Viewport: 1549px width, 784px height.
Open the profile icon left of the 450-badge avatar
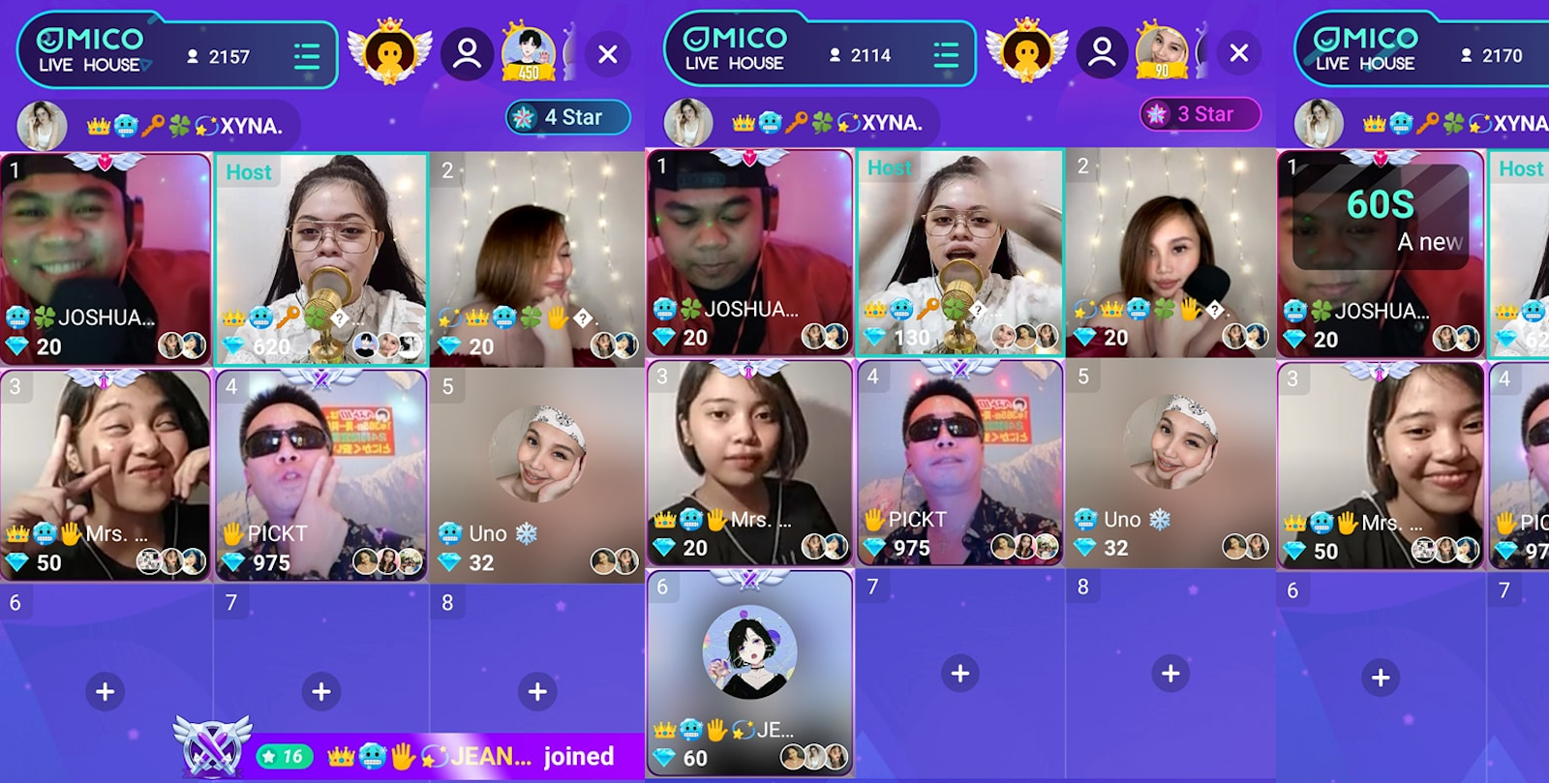click(x=468, y=53)
